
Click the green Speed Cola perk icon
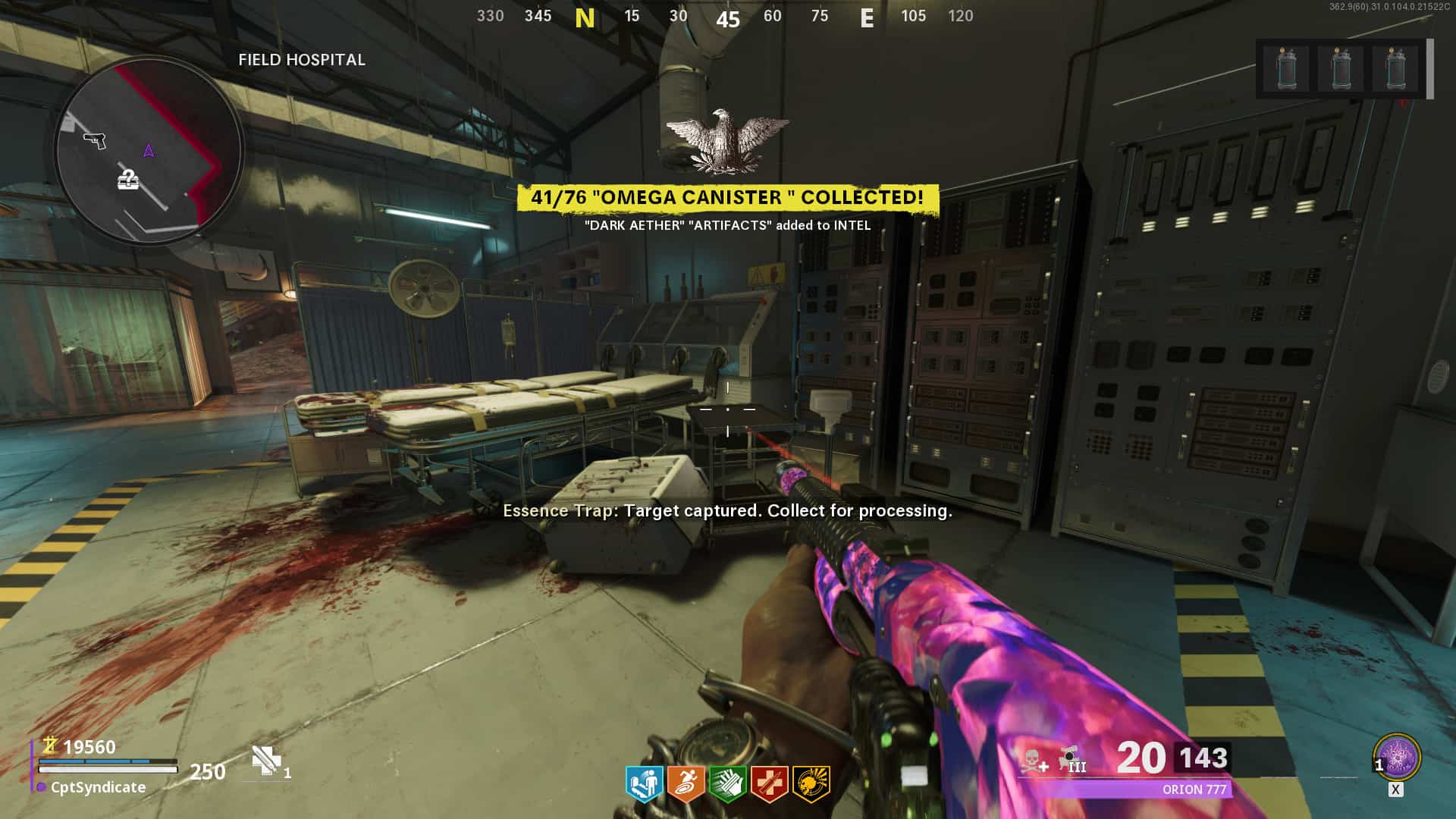tap(727, 784)
